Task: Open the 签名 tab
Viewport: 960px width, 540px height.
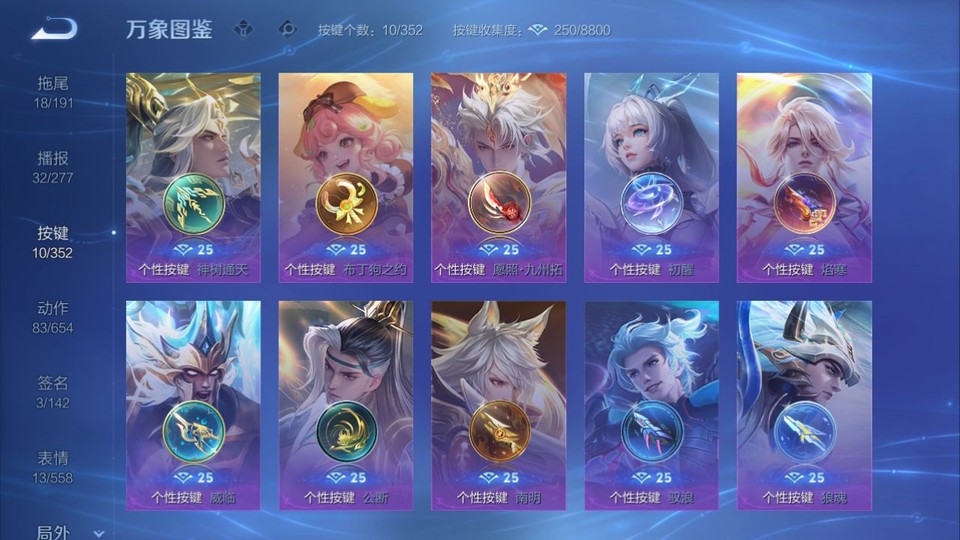Action: pos(53,392)
